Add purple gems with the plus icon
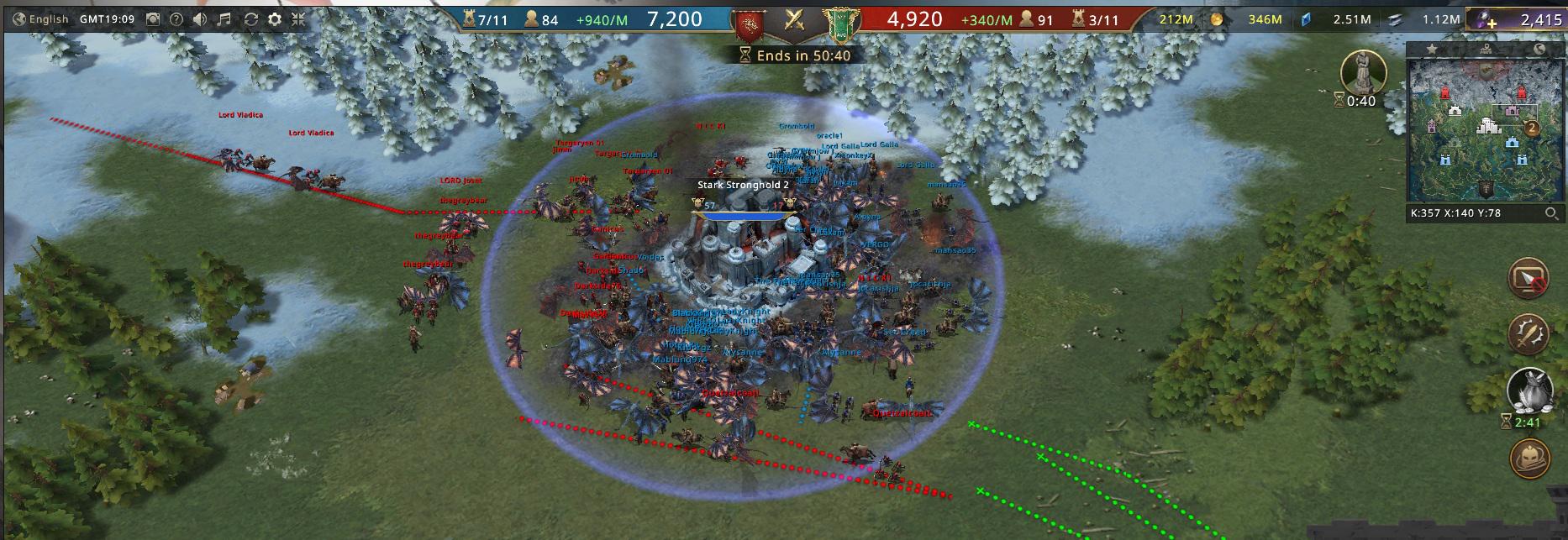 [1491, 22]
